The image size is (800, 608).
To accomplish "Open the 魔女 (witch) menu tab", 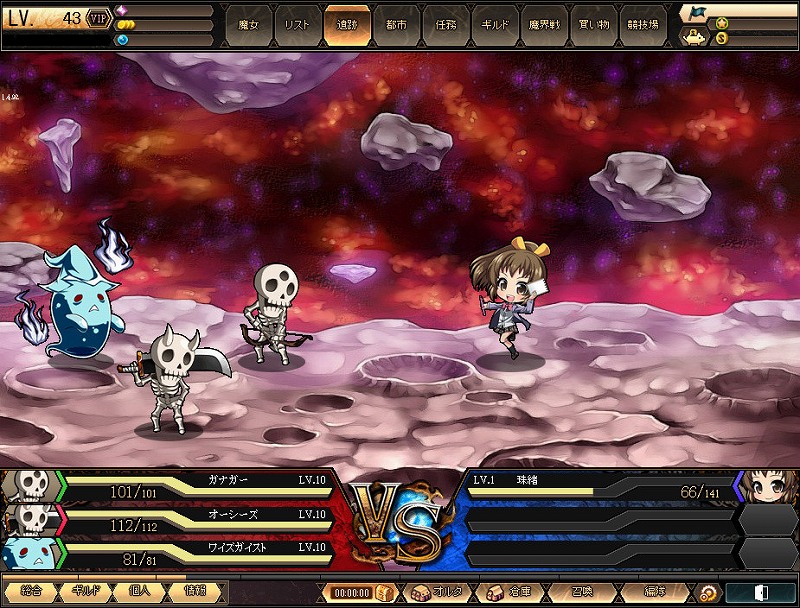I will pyautogui.click(x=248, y=25).
